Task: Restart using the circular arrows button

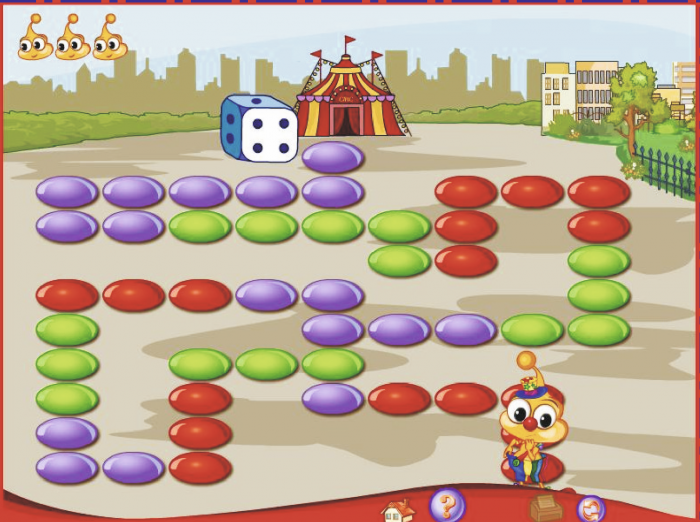Action: pyautogui.click(x=591, y=509)
